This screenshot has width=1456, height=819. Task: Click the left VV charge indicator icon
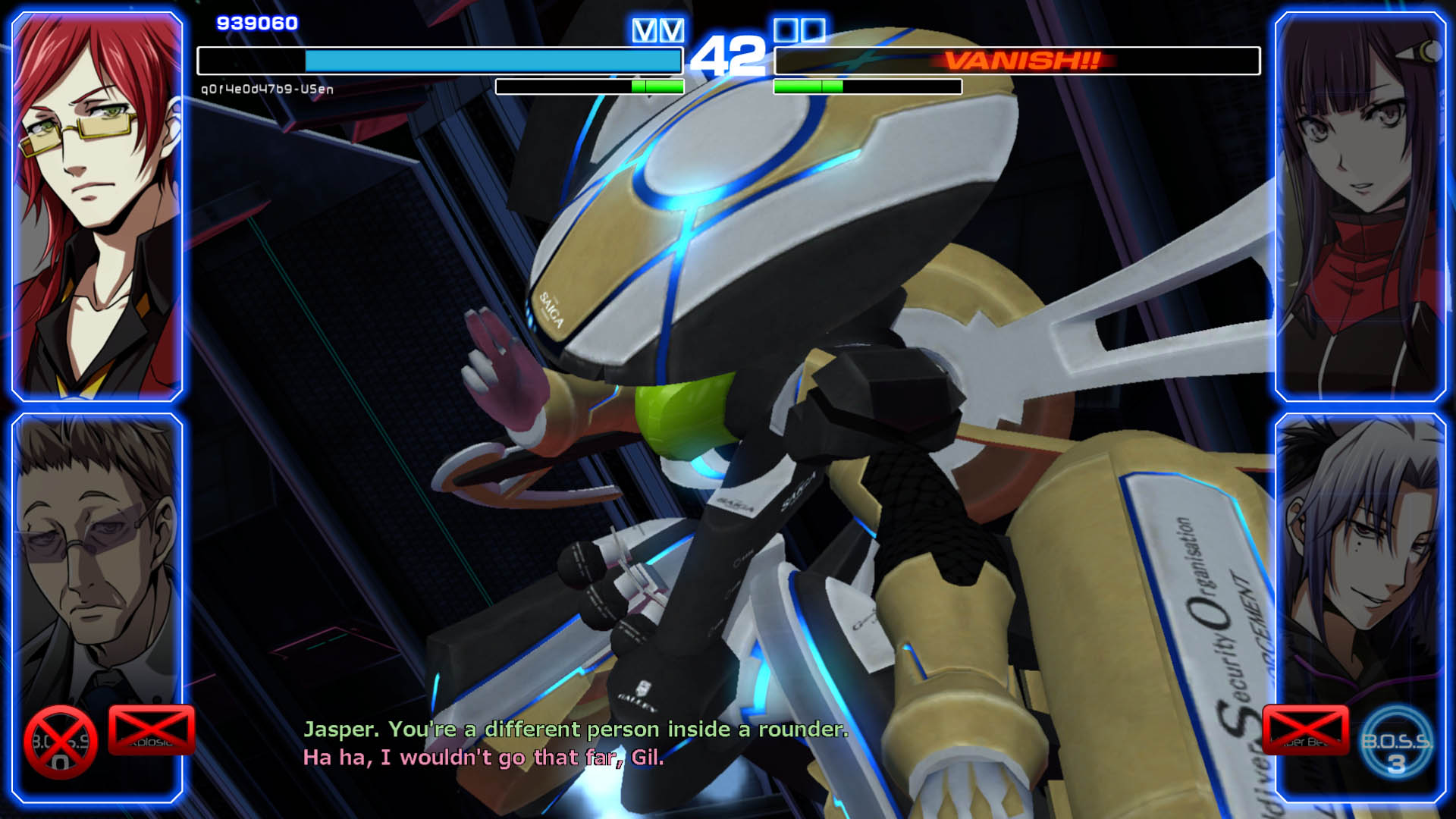pos(645,32)
